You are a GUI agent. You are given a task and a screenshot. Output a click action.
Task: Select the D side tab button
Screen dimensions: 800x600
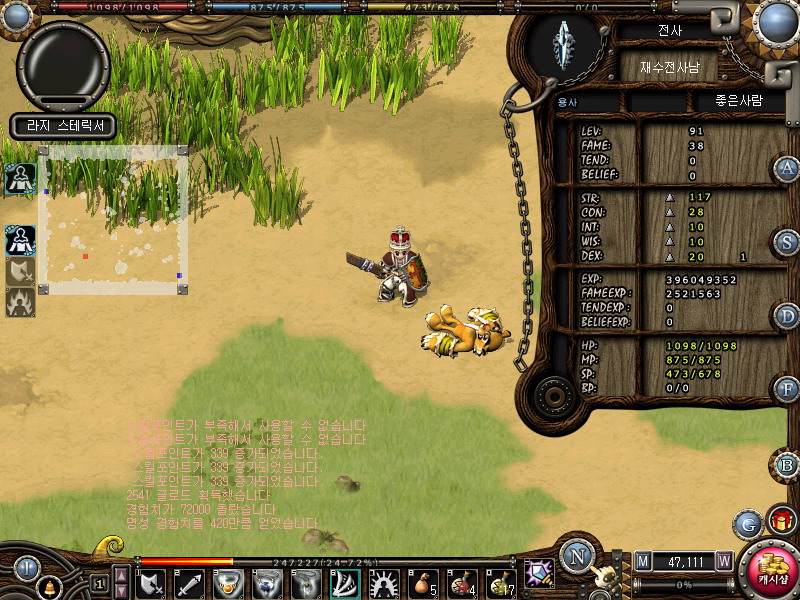(787, 316)
